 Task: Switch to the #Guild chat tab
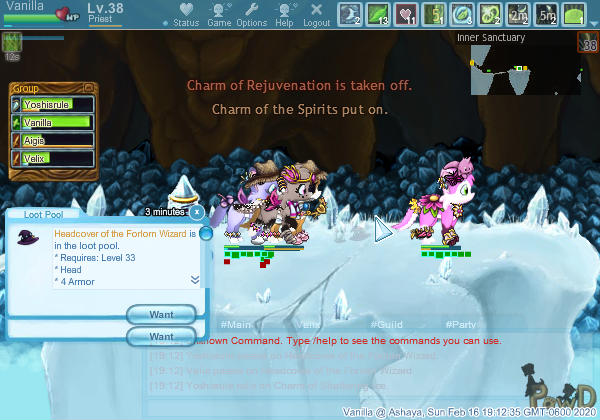point(385,325)
